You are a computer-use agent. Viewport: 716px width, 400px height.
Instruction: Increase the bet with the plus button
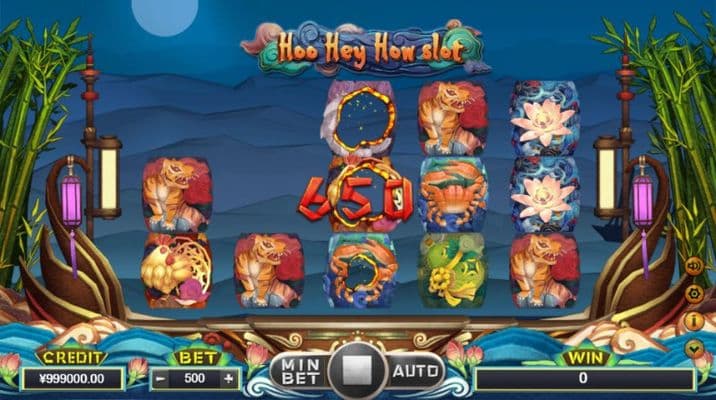point(229,379)
